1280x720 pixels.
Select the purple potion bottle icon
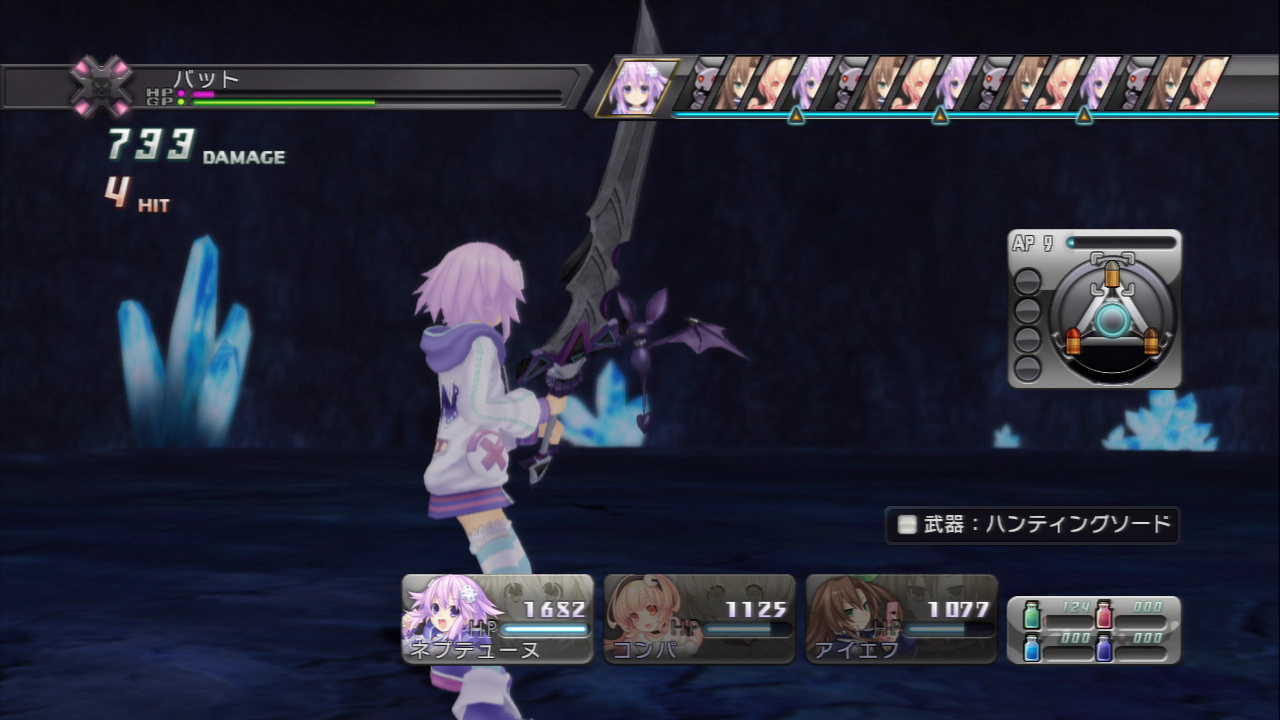coord(1103,648)
